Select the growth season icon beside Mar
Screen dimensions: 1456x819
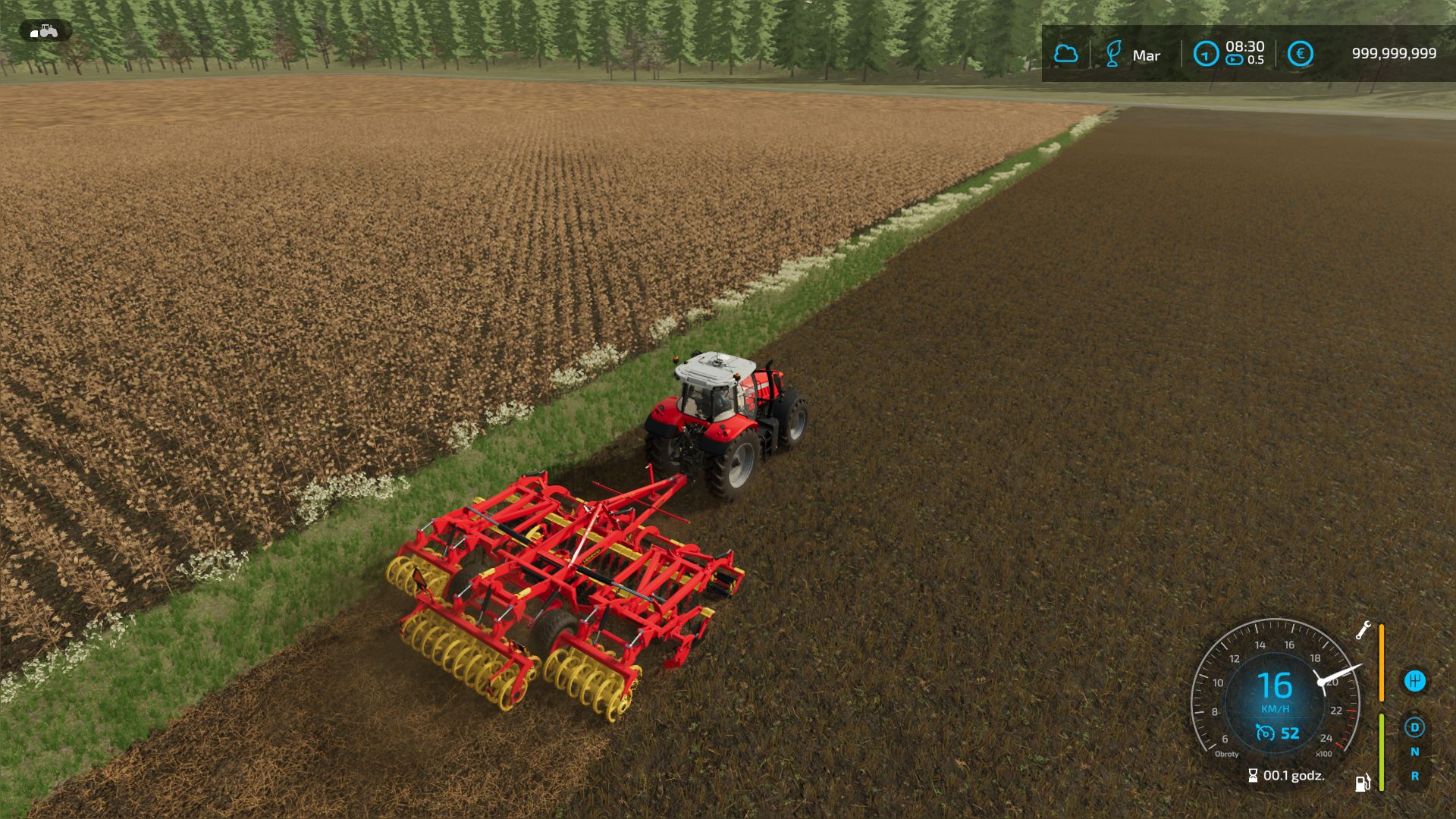pos(1112,54)
